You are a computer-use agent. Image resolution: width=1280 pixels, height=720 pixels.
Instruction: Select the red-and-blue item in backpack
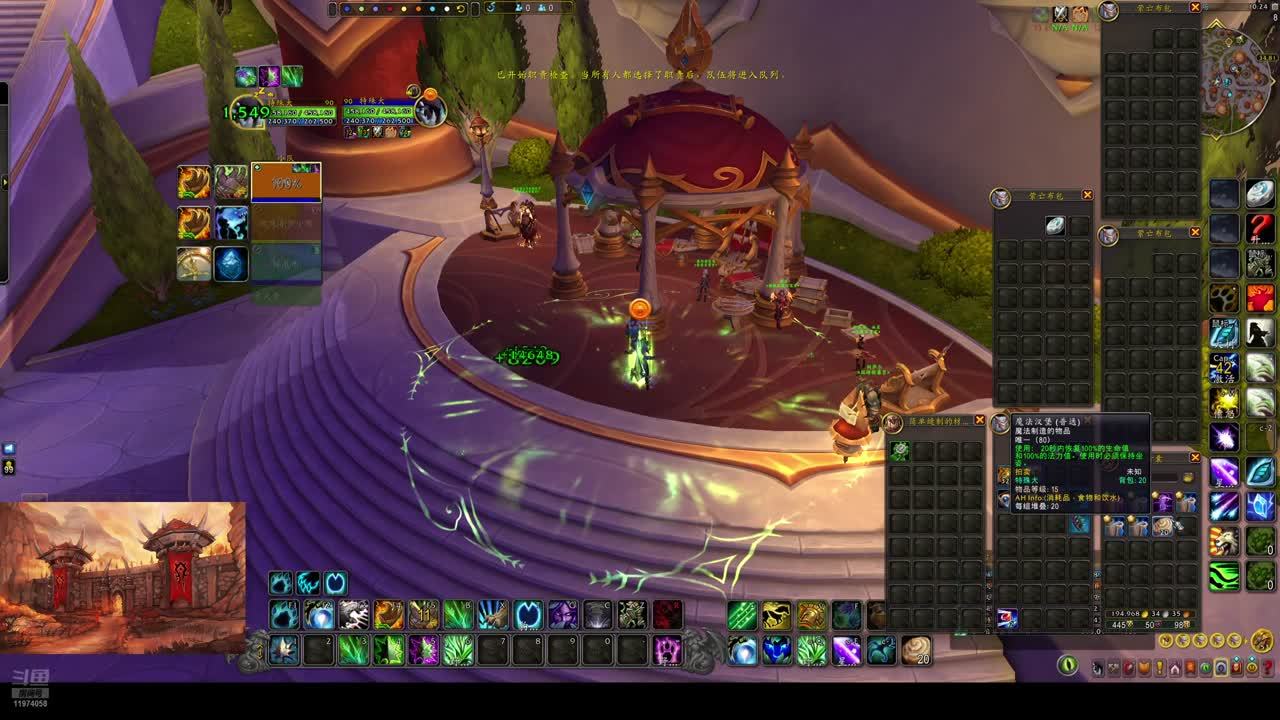click(1007, 619)
